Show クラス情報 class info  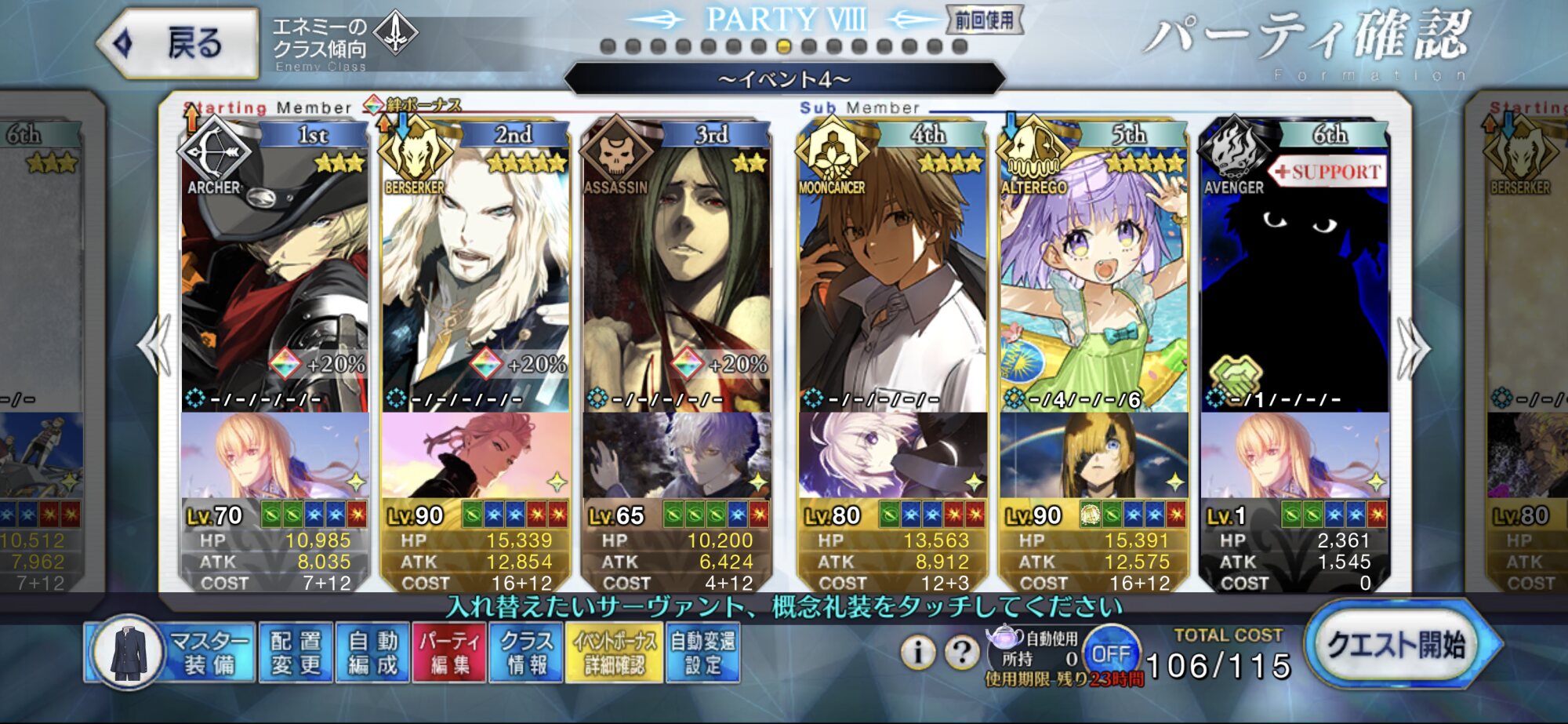click(526, 653)
